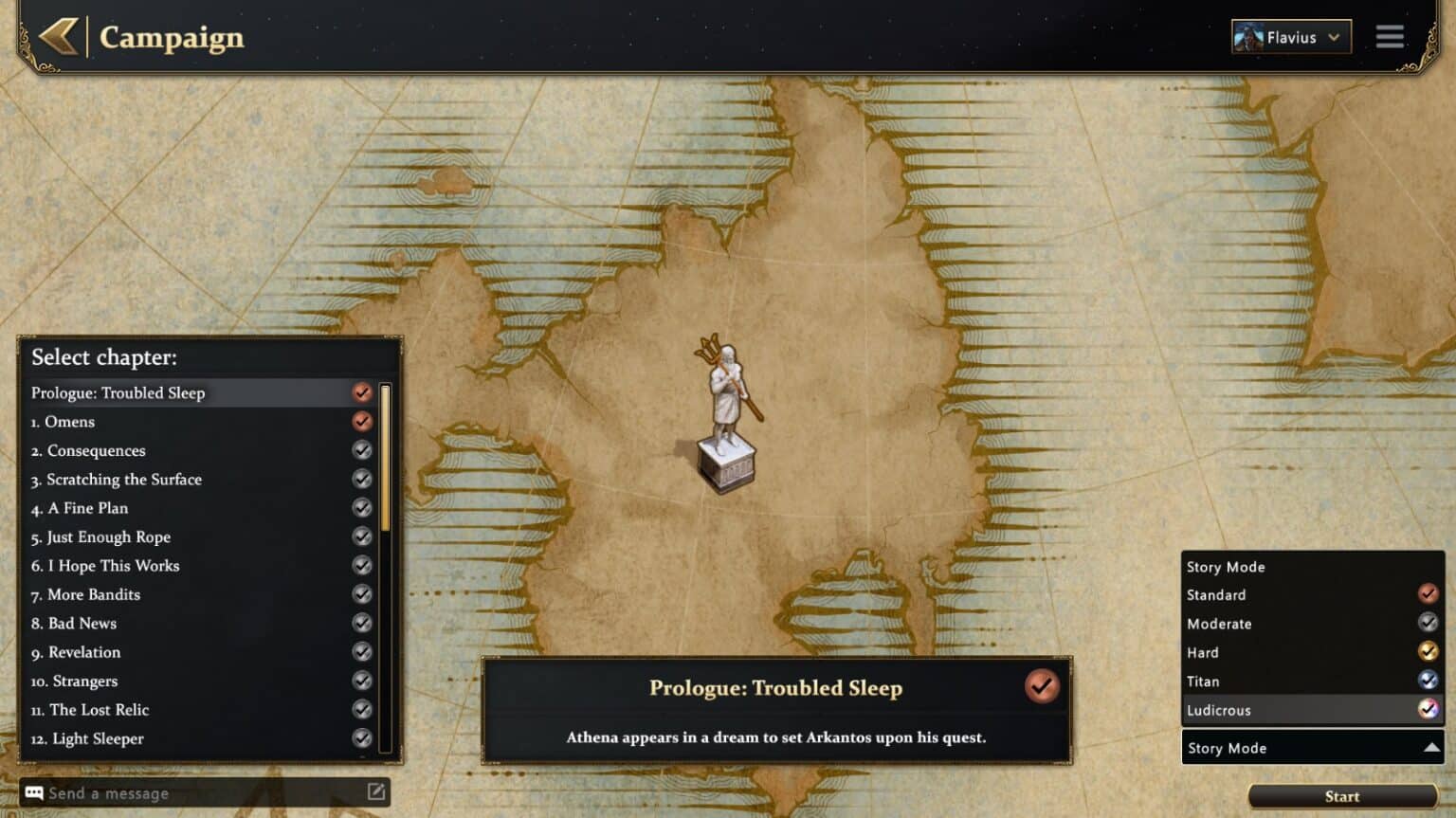Click the compose message icon in chat bar
Viewport: 1456px width, 818px height.
click(x=378, y=792)
